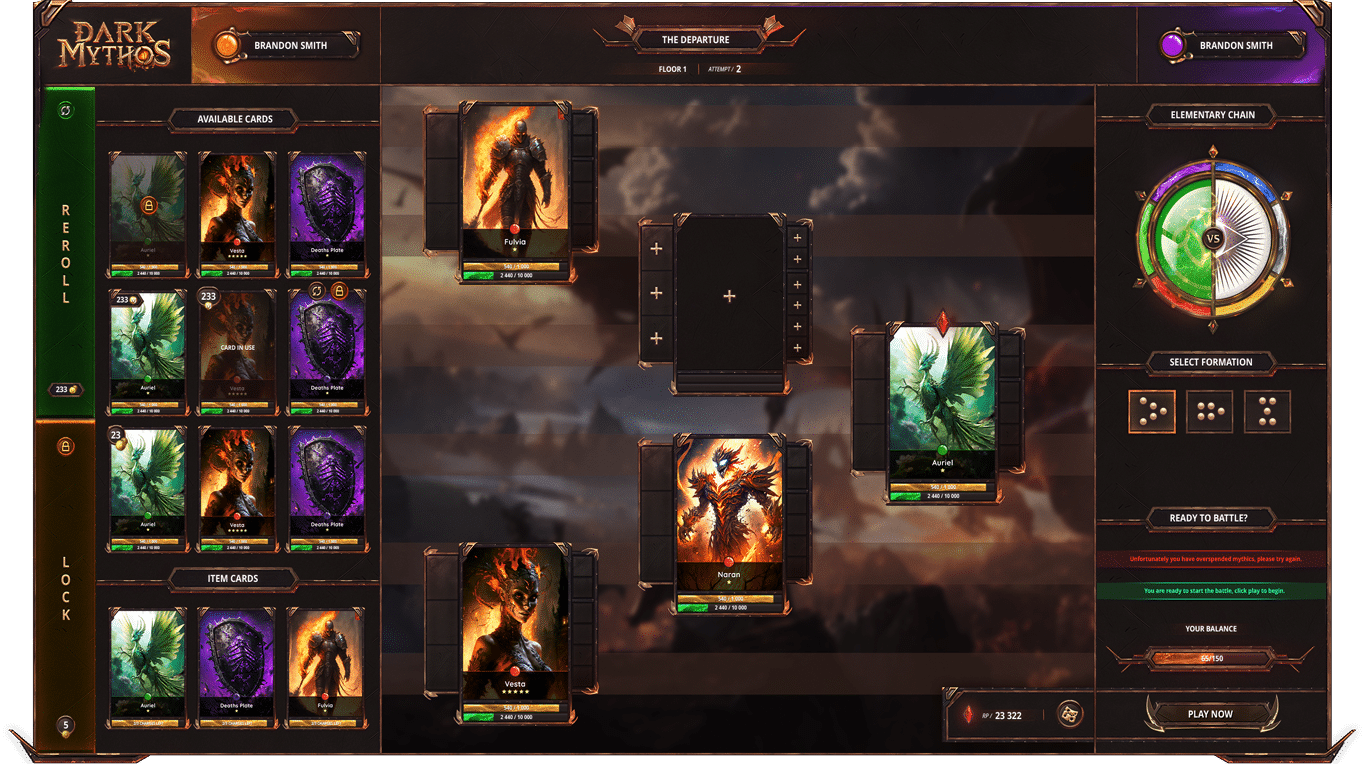1365x764 pixels.
Task: Choose the formation with four dots in a square
Action: (1209, 411)
